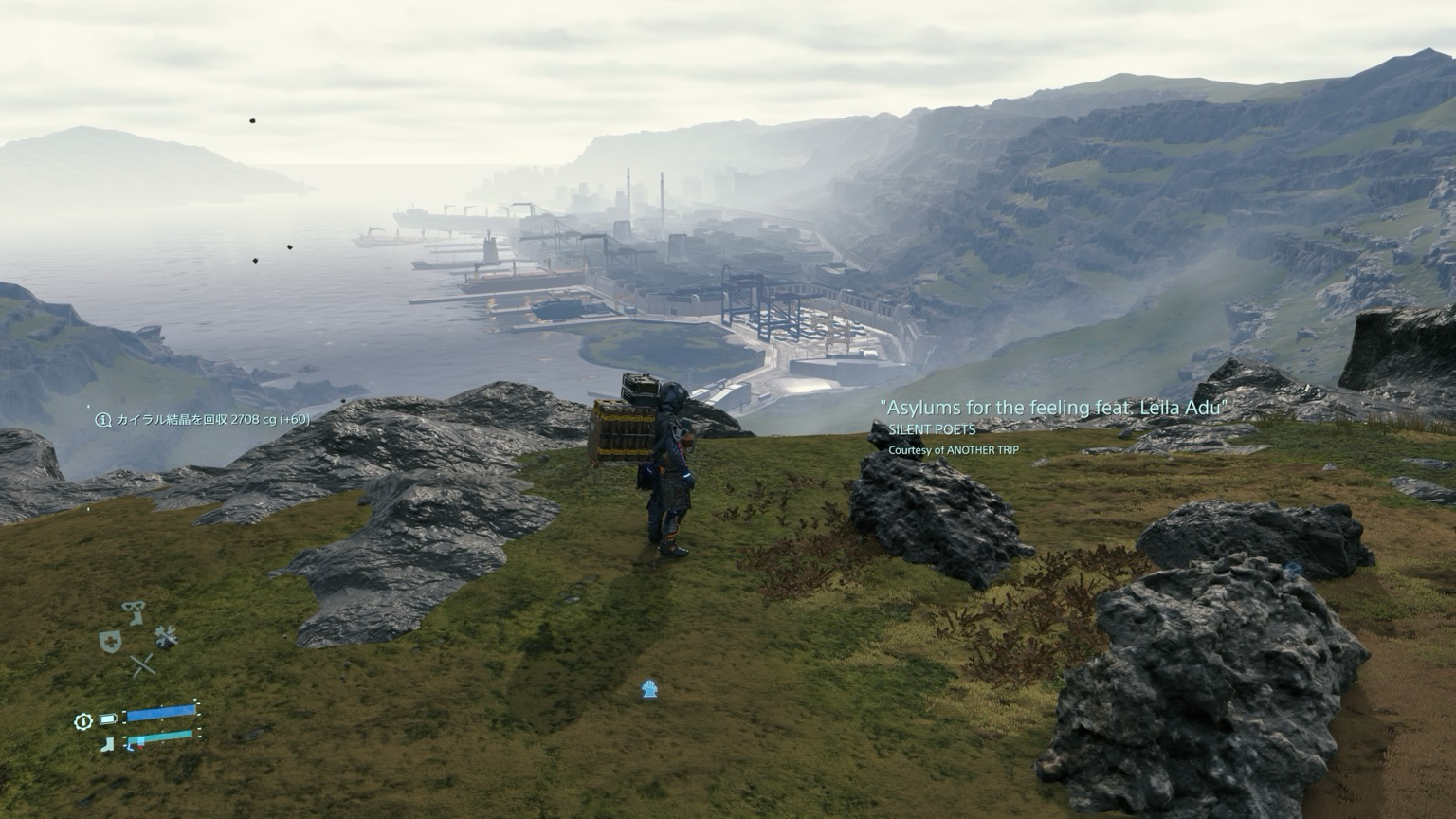Click the blue handprint marker icon
This screenshot has width=1456, height=819.
(649, 689)
